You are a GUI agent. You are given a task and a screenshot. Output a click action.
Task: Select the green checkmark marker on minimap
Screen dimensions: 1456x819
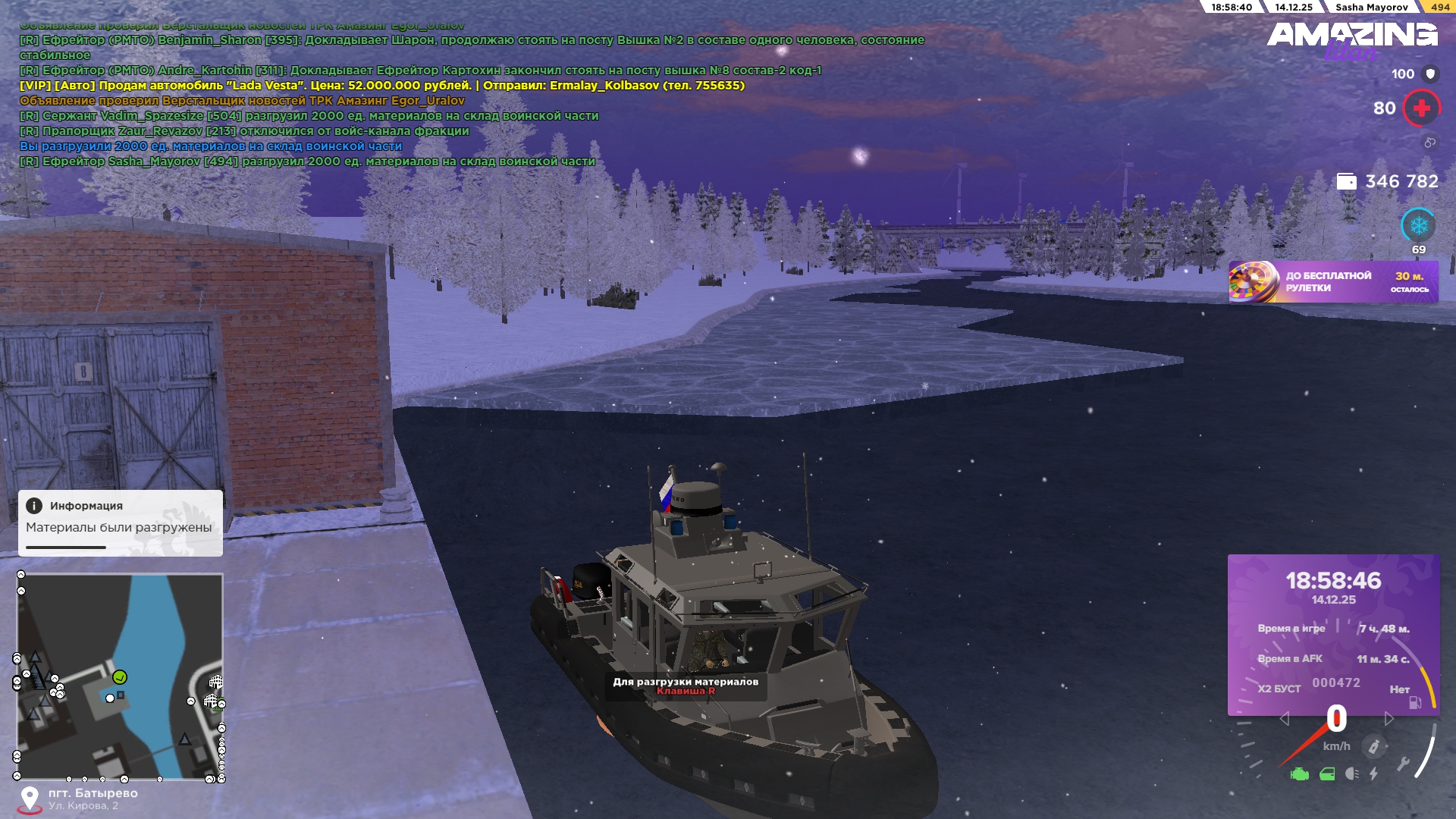(120, 676)
